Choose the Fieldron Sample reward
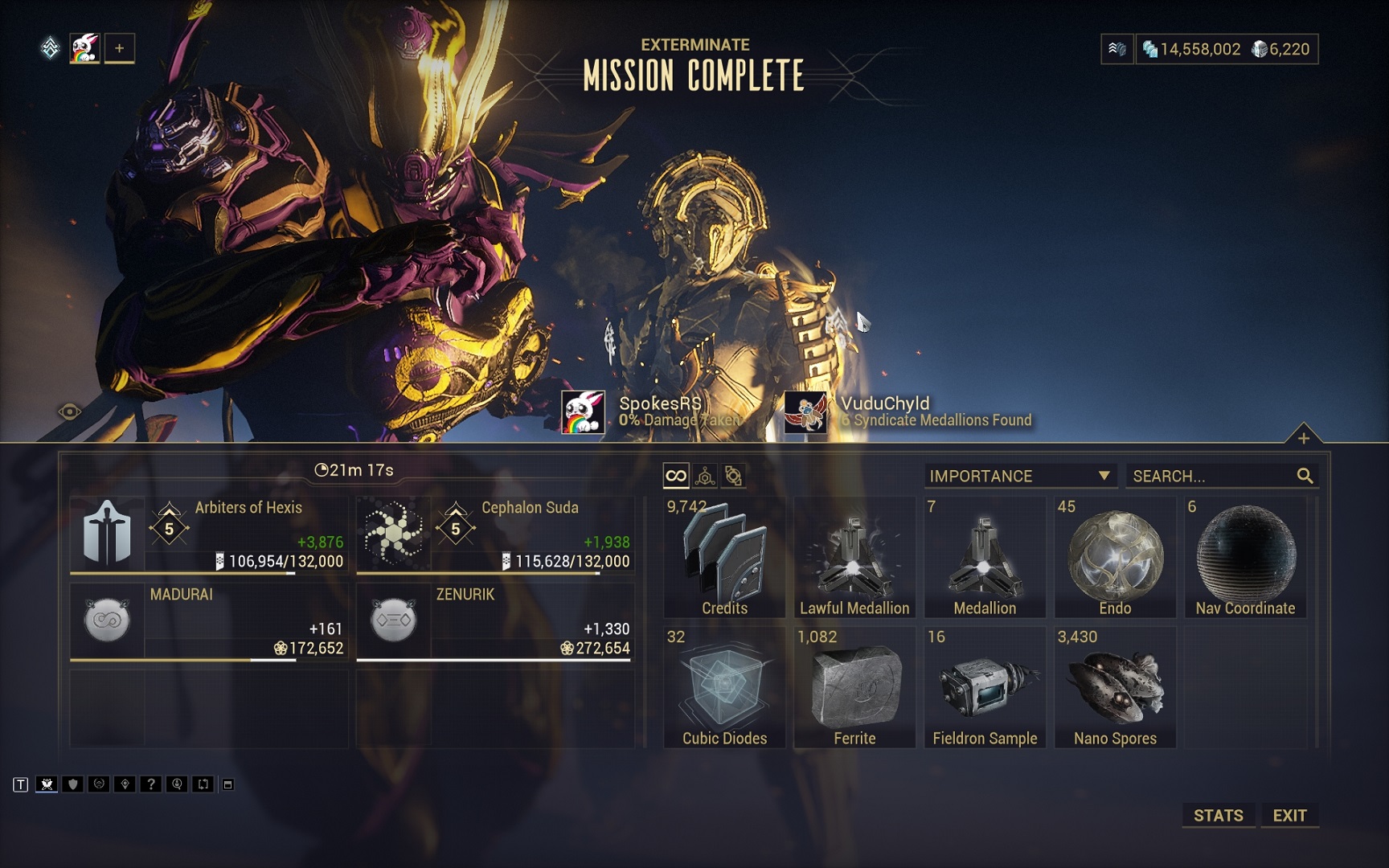The image size is (1389, 868). (985, 688)
